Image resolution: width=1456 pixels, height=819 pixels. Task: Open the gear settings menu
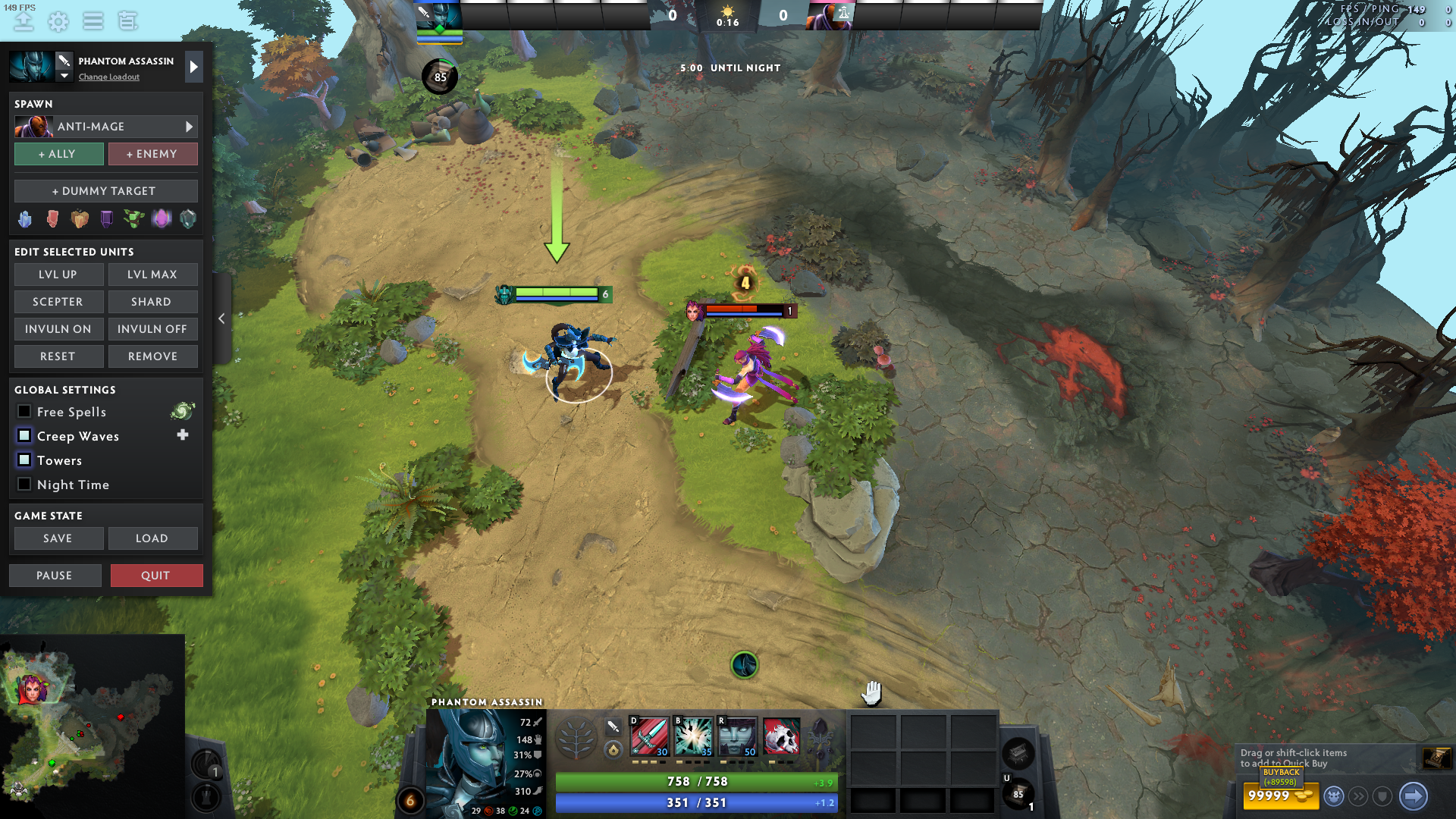coord(58,21)
